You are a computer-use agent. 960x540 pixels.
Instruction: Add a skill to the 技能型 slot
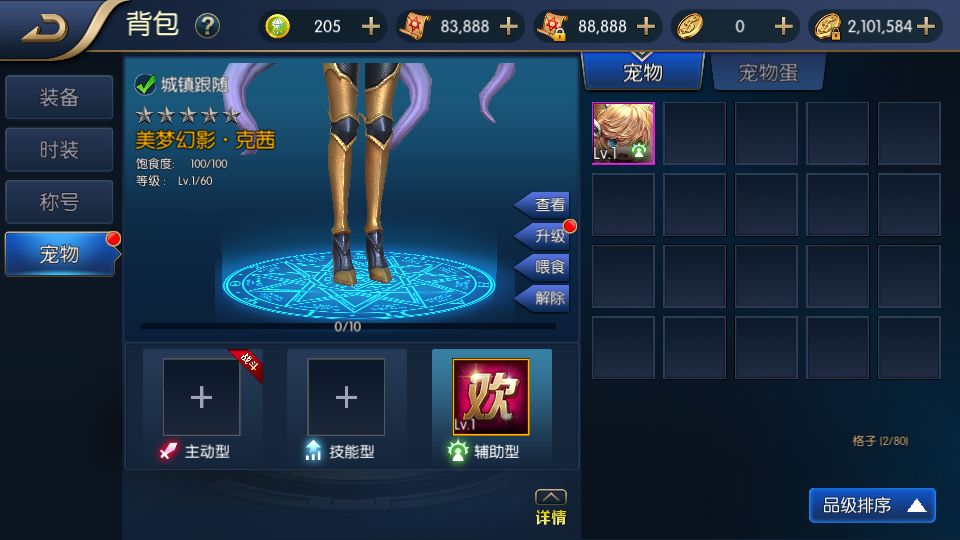click(x=346, y=397)
